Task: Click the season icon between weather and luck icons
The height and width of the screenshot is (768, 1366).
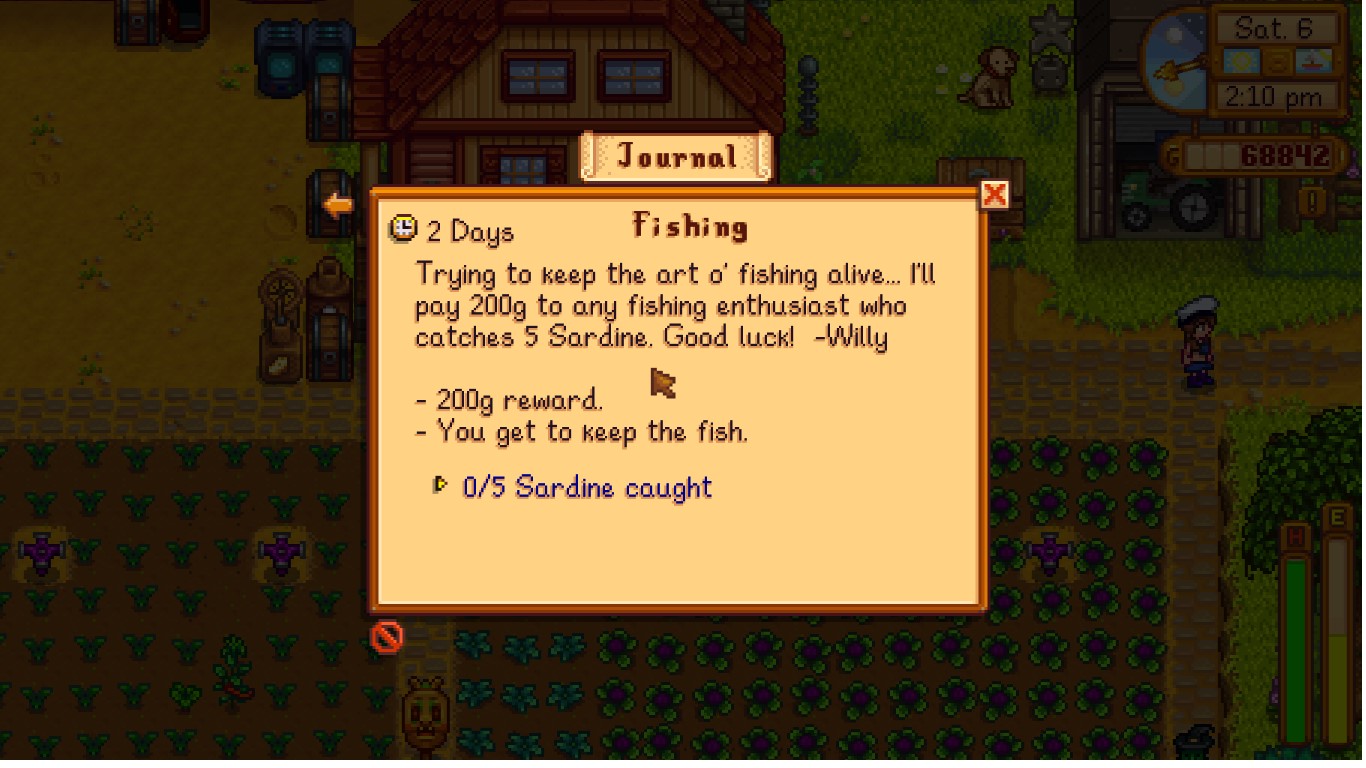Action: click(x=1277, y=62)
